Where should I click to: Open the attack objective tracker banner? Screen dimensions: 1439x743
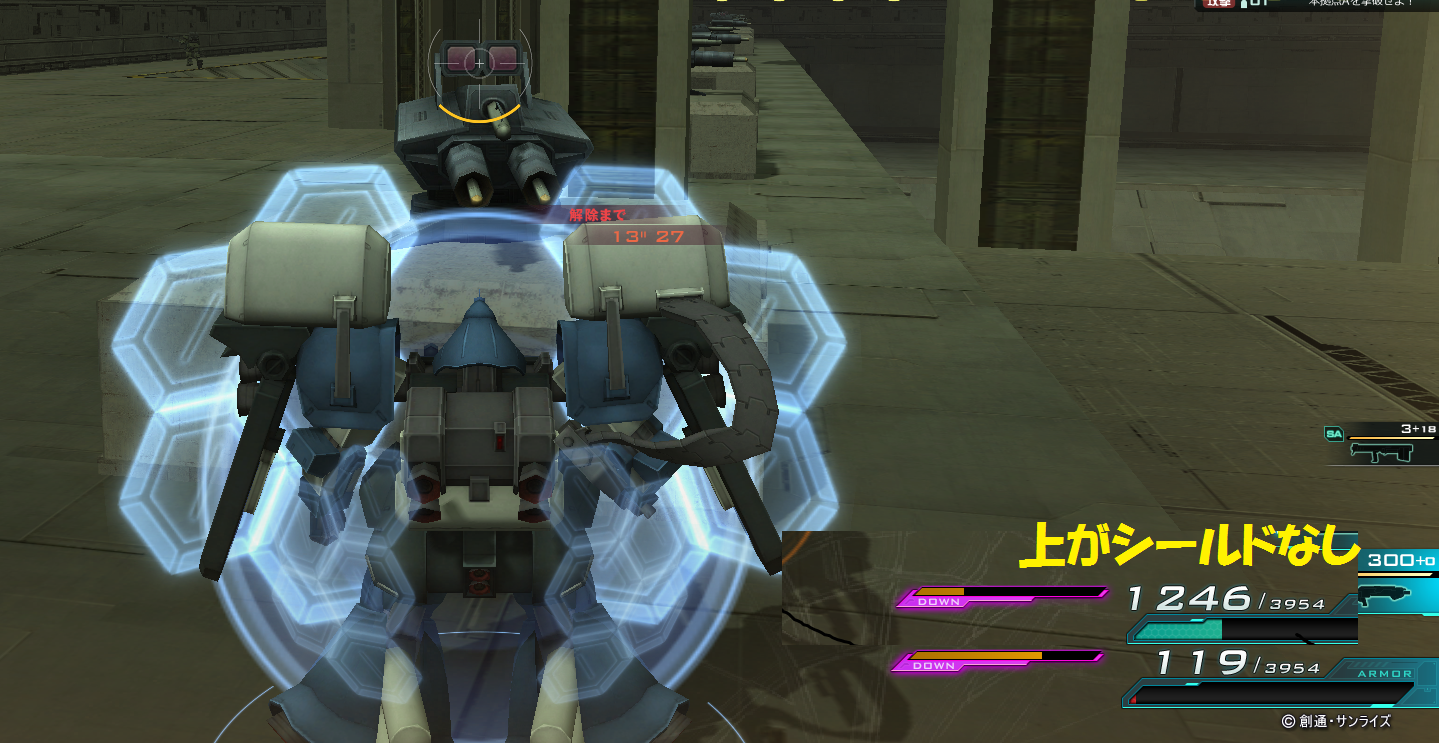pyautogui.click(x=1316, y=5)
